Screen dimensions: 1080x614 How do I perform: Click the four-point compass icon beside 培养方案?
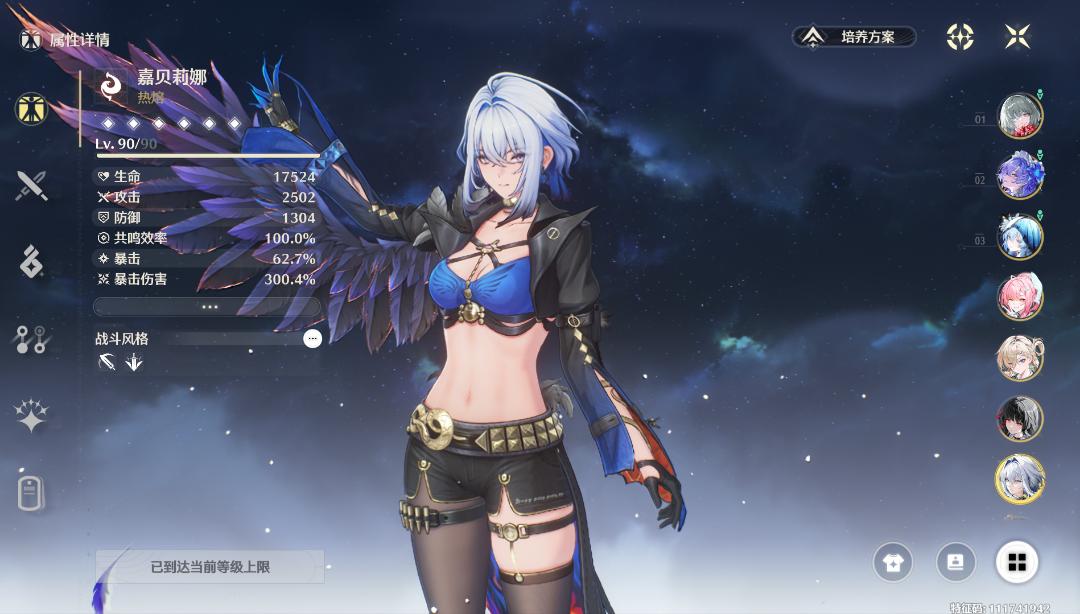pyautogui.click(x=960, y=37)
